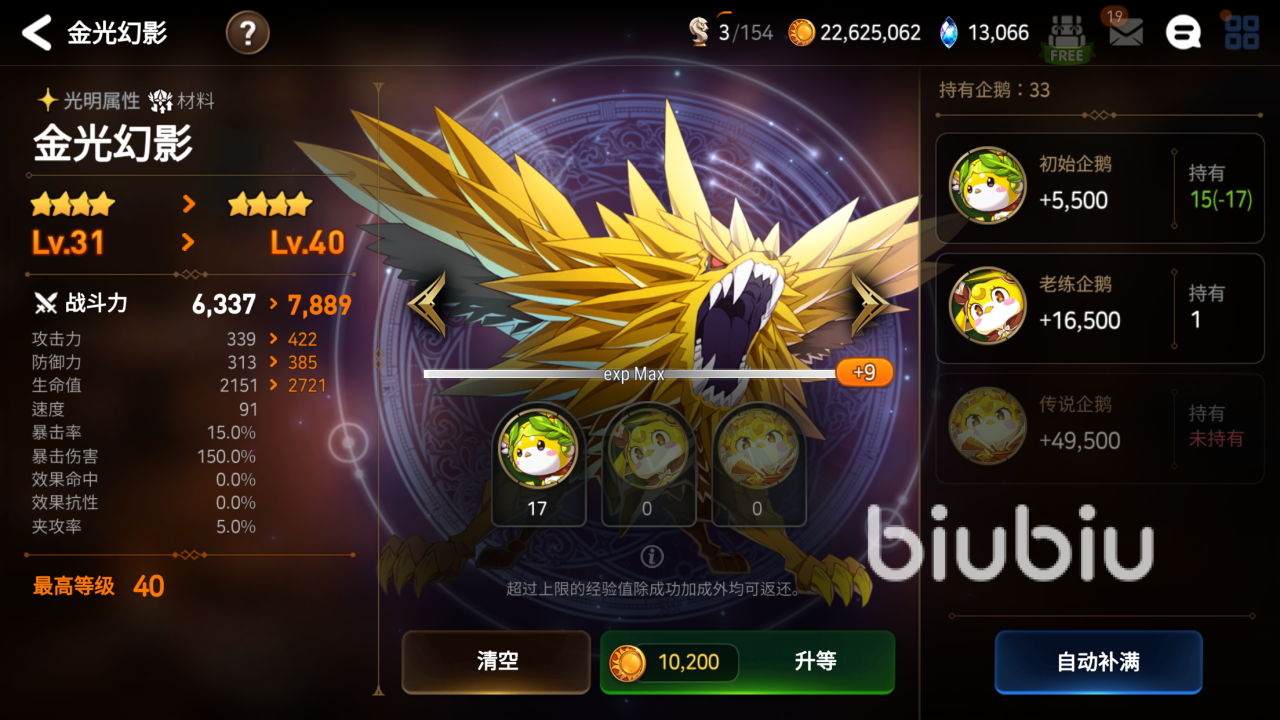The height and width of the screenshot is (720, 1280).
Task: Open the FREE gift box icon
Action: tap(1066, 31)
